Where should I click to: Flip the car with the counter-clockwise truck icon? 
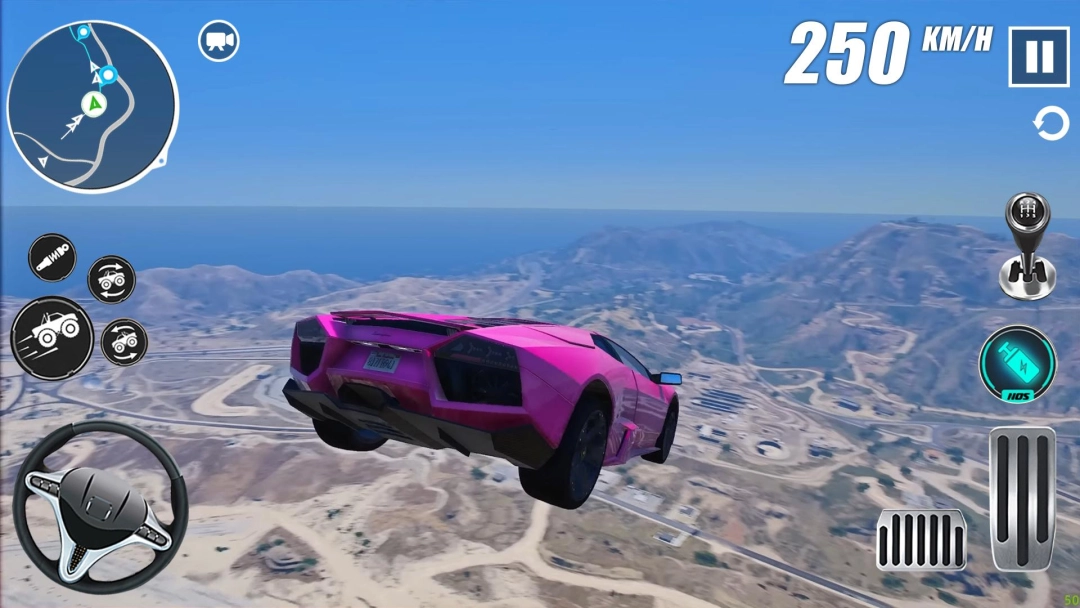pos(124,342)
